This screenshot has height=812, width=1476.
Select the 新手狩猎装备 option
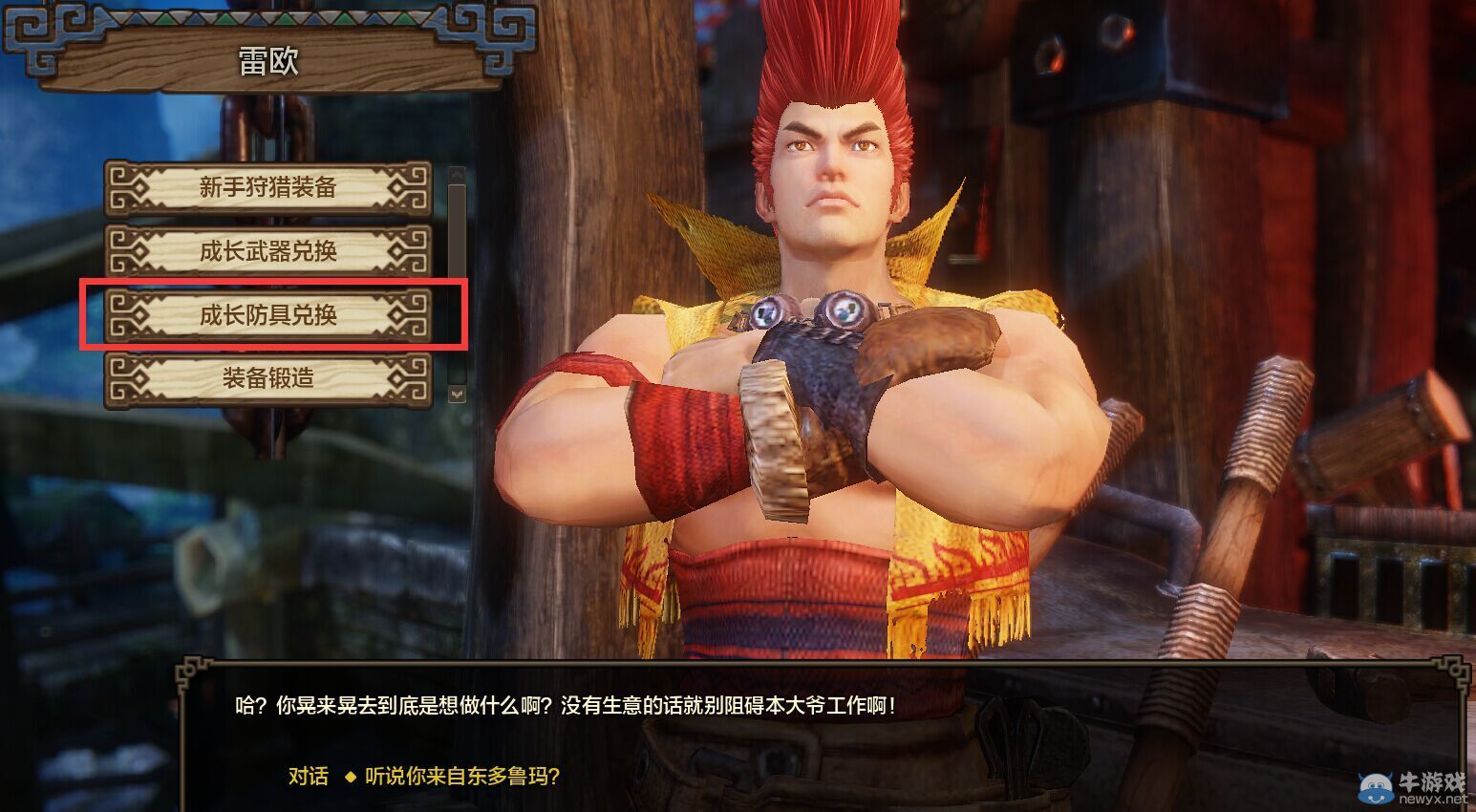[267, 187]
